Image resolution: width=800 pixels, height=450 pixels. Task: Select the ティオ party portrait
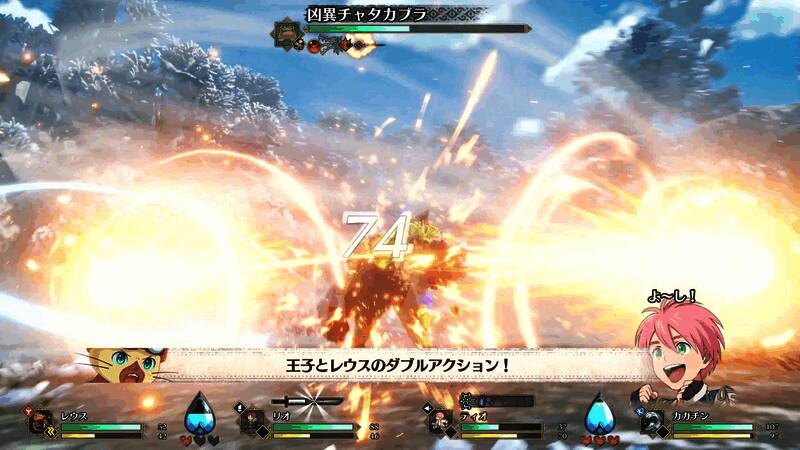(441, 422)
